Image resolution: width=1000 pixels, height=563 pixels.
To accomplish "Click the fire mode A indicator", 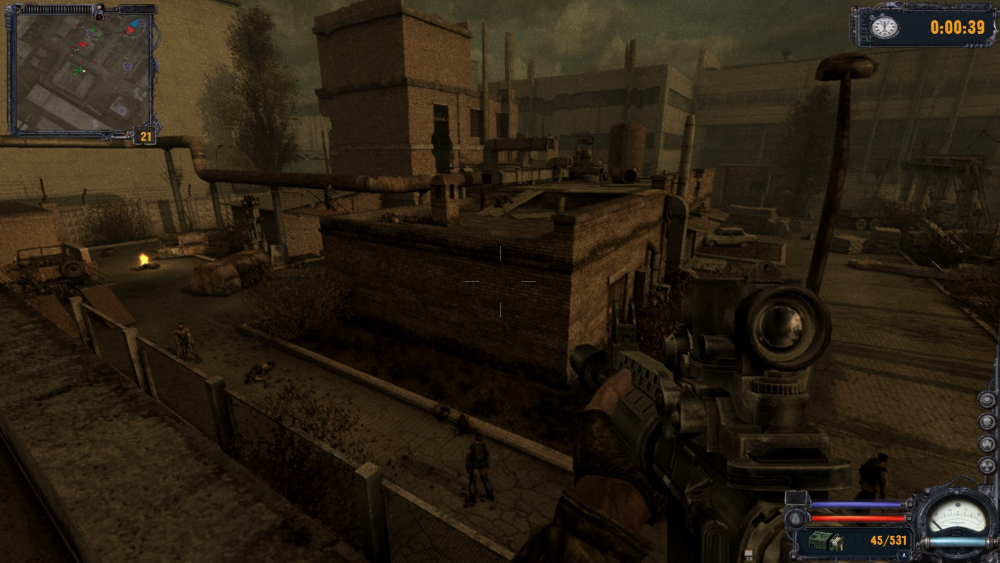I will tap(902, 555).
